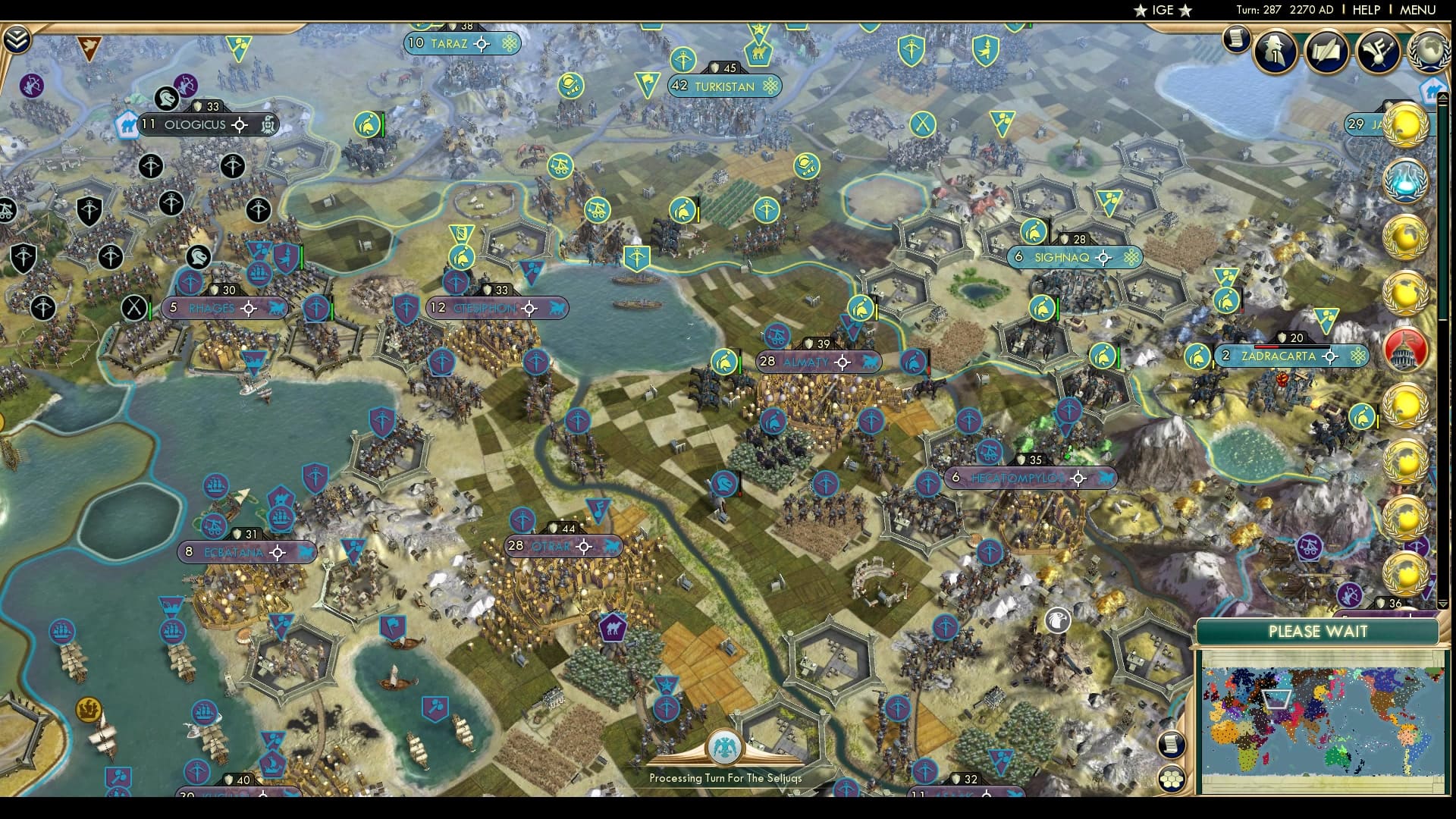Toggle strategic hex view beside the minimap

[1172, 780]
